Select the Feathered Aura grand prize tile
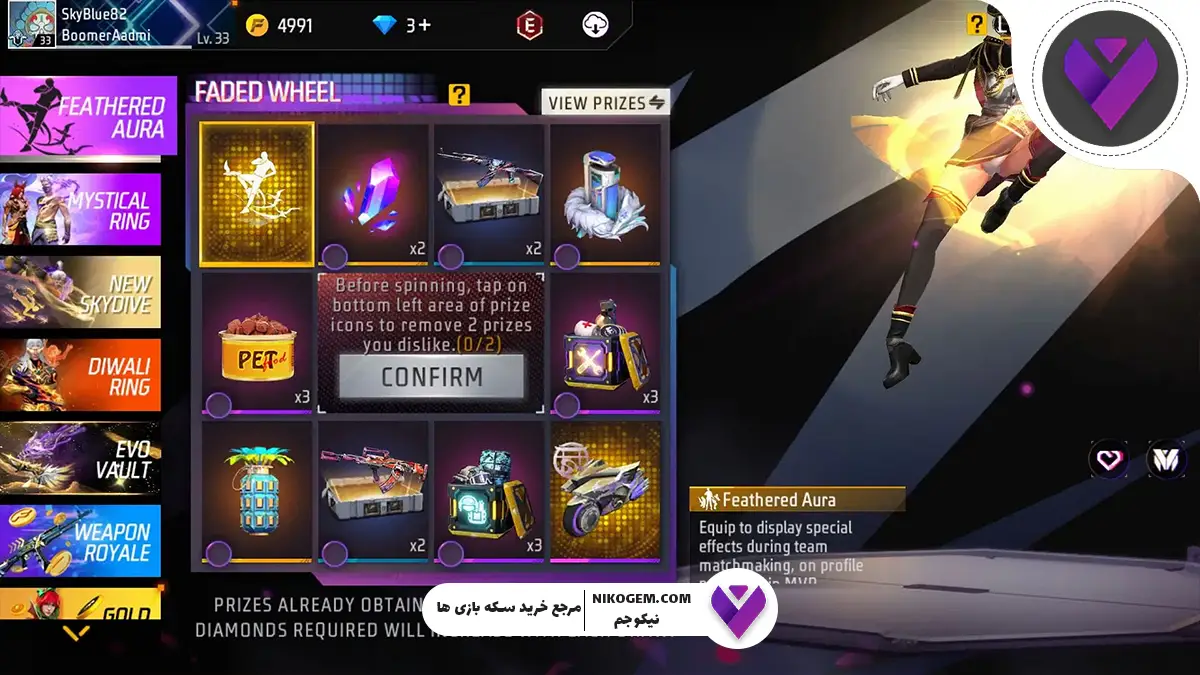 pyautogui.click(x=257, y=194)
